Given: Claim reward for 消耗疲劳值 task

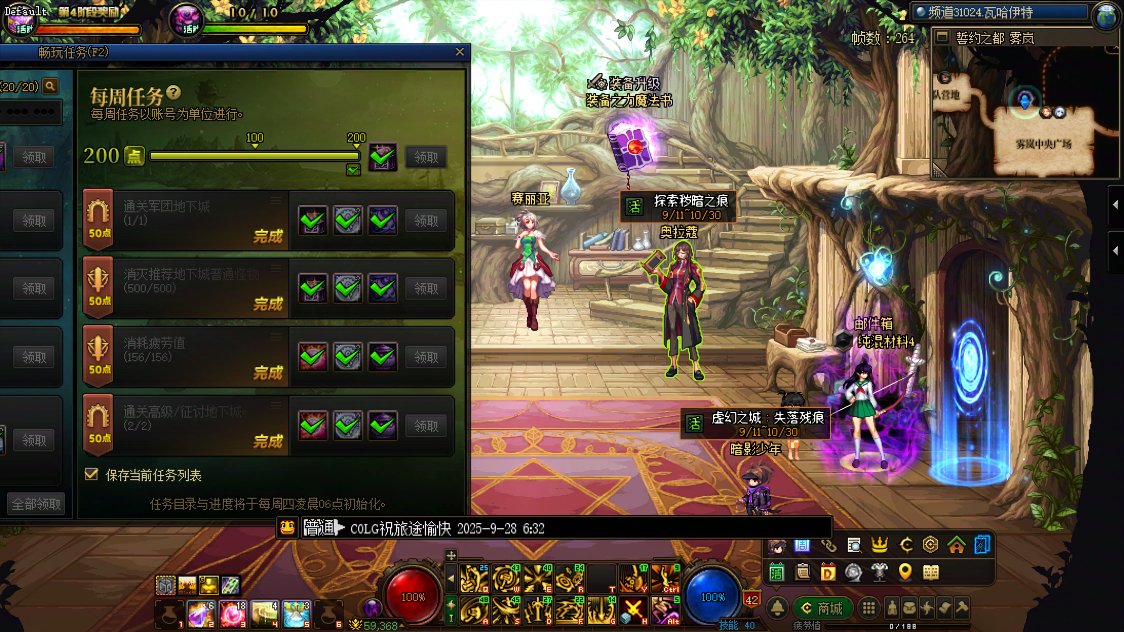Looking at the screenshot, I should (x=427, y=357).
